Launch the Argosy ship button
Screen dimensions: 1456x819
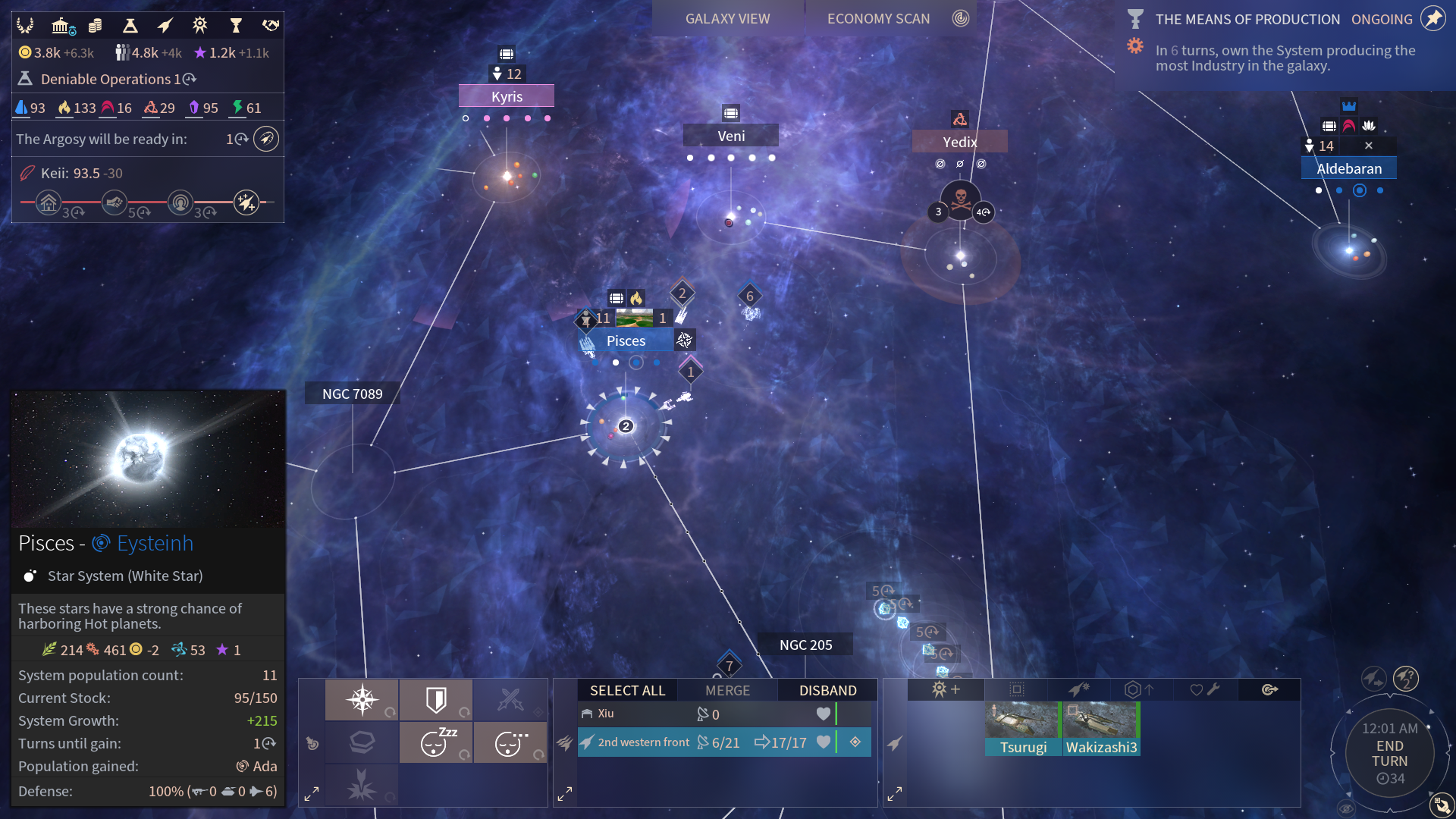point(266,140)
